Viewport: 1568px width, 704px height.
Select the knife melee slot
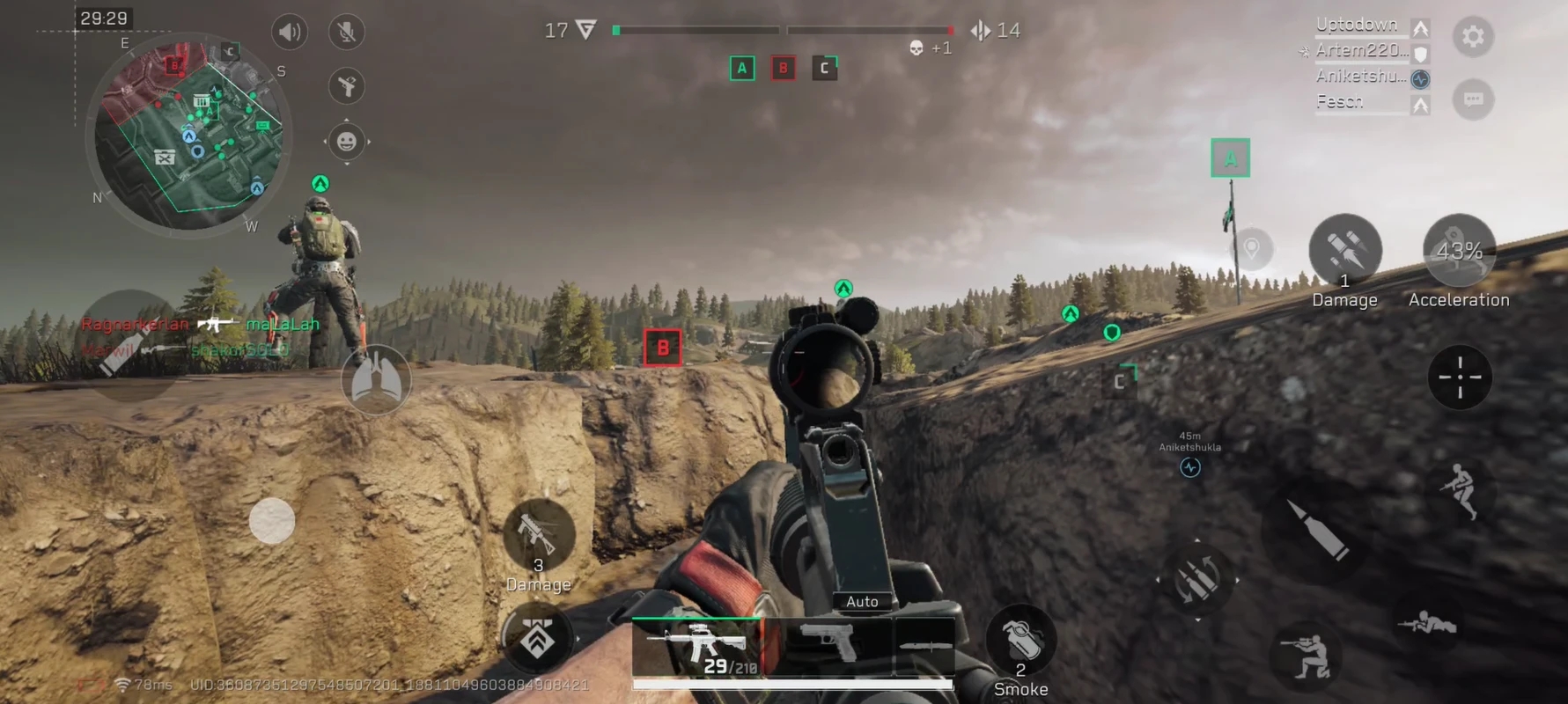[x=924, y=647]
